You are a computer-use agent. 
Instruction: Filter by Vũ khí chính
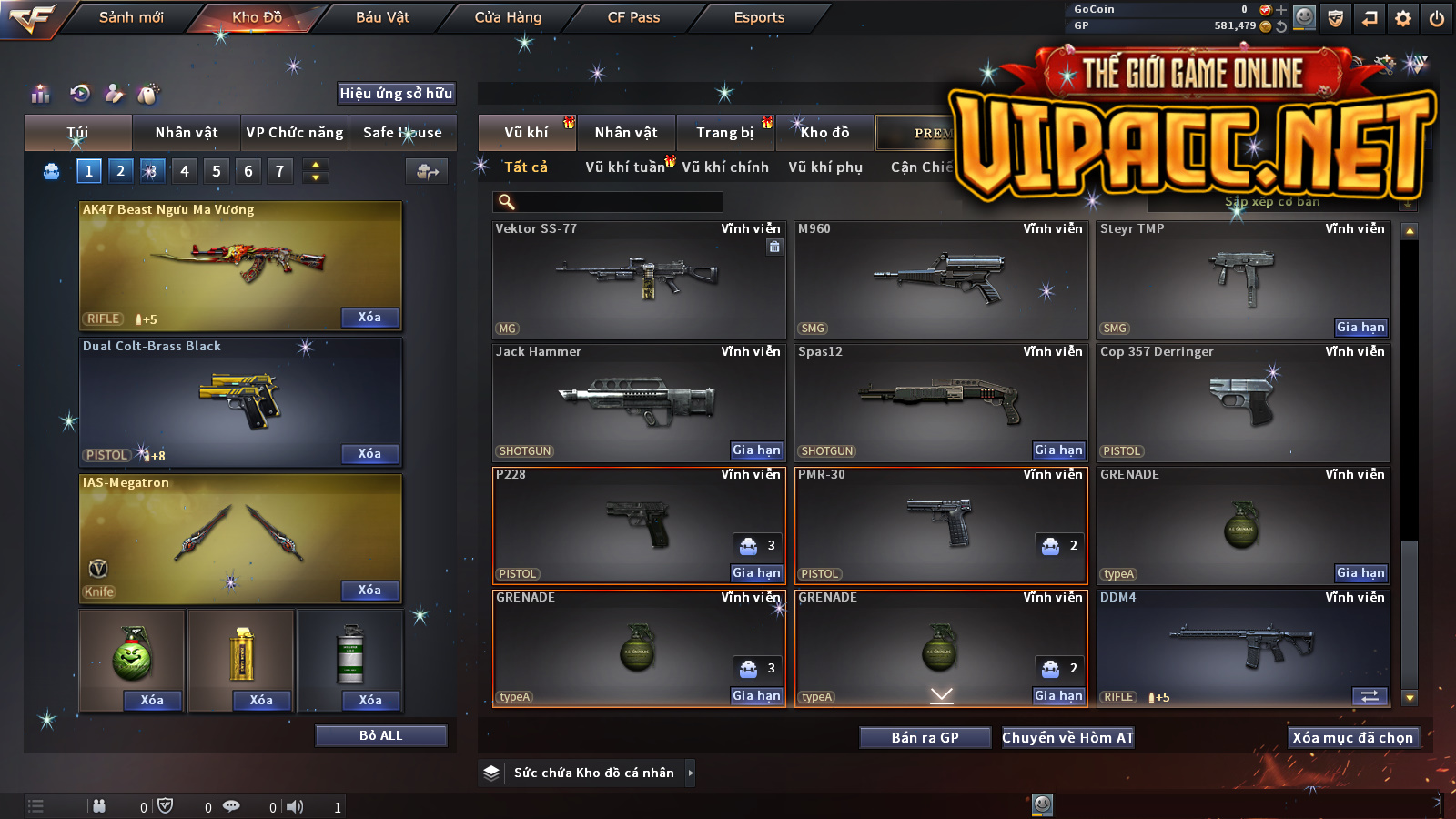click(x=725, y=167)
